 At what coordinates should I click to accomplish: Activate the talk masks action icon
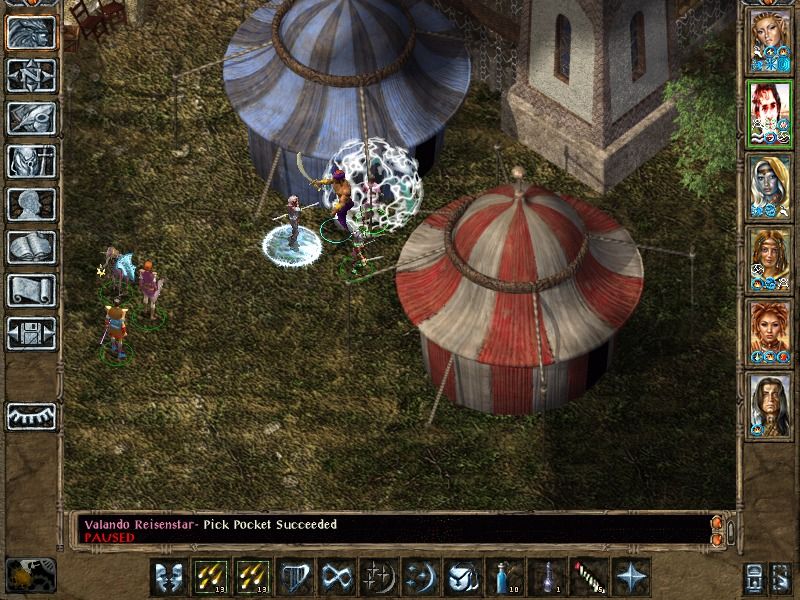[170, 577]
